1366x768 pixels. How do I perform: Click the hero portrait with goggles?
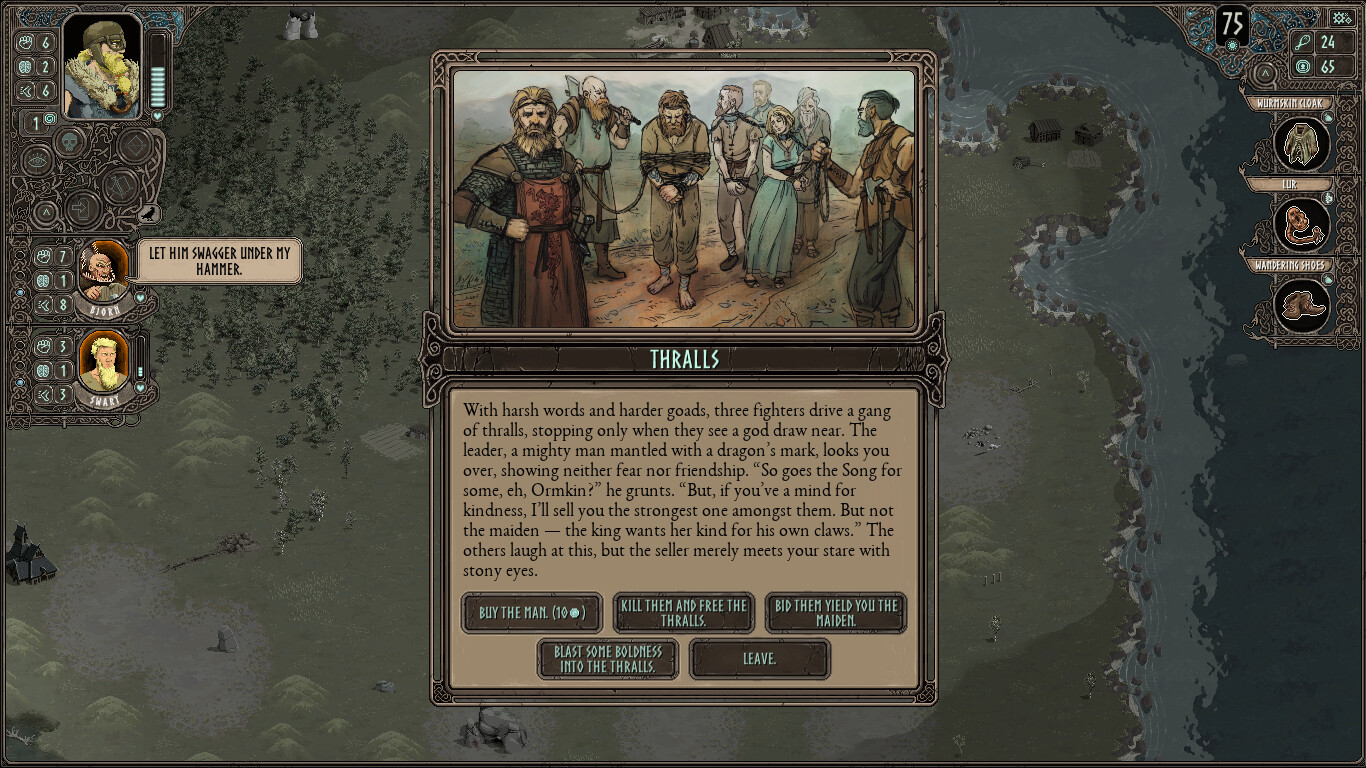tap(103, 66)
